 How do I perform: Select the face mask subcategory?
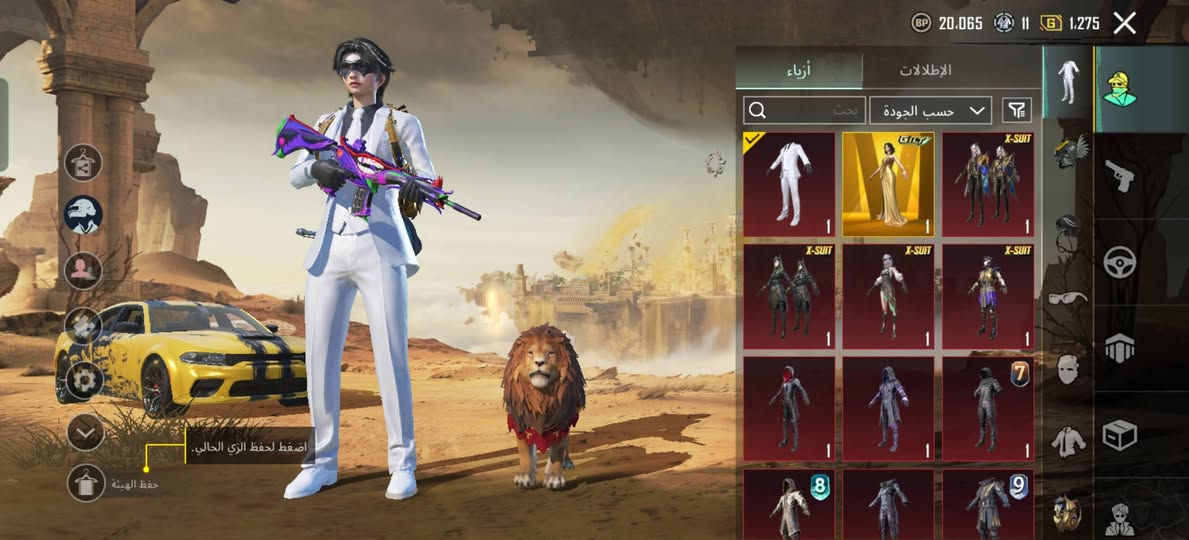tap(1067, 368)
